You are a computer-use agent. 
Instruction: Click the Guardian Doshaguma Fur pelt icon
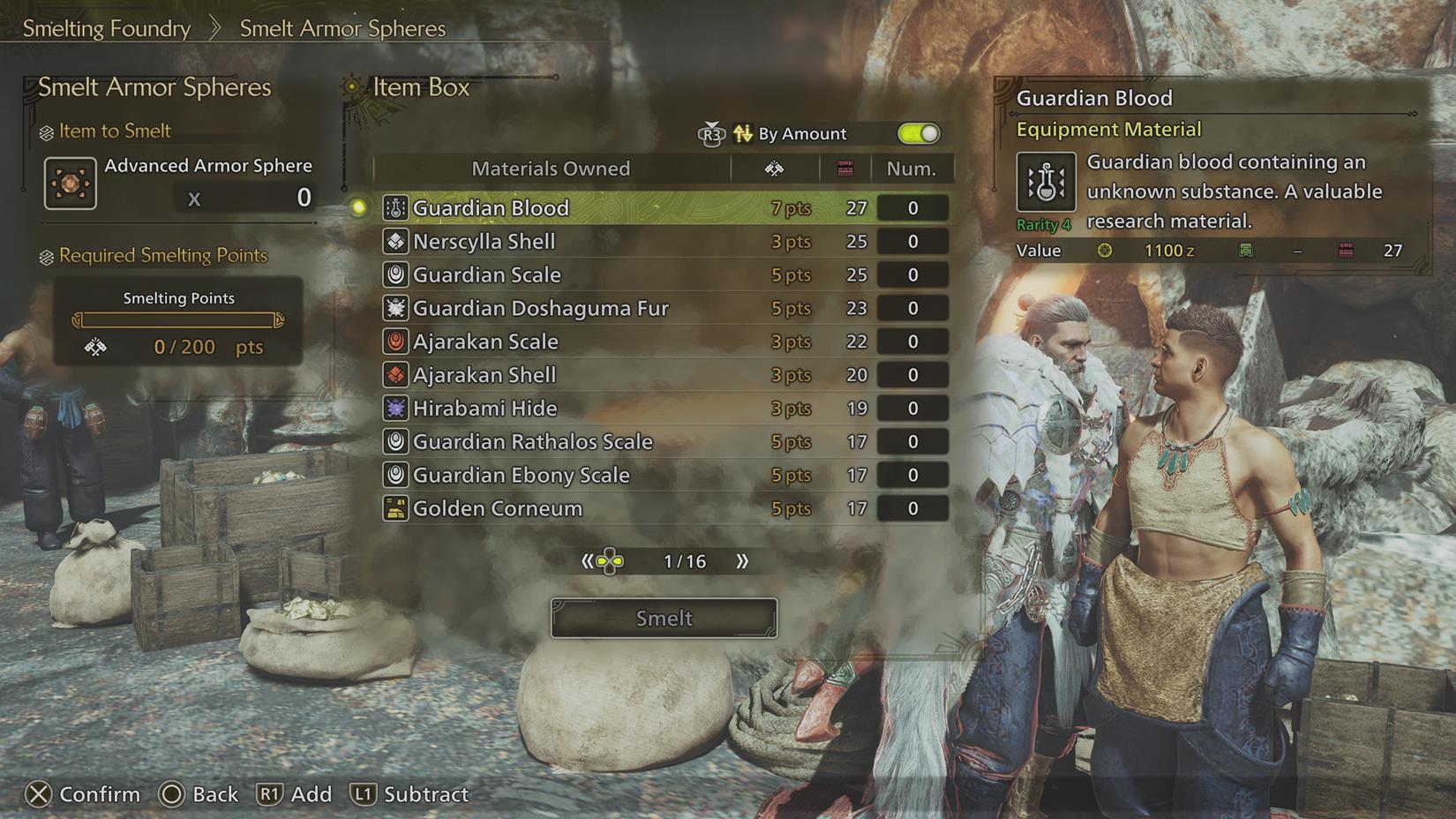click(395, 308)
